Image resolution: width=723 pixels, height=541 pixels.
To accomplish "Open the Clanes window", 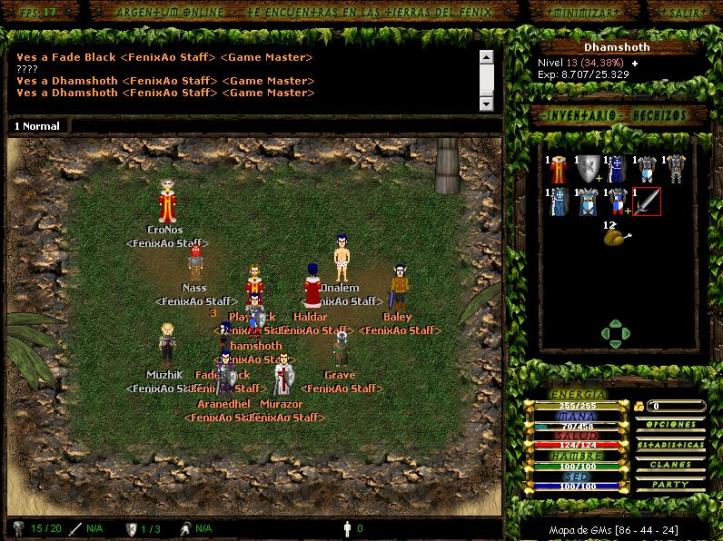I will [670, 465].
